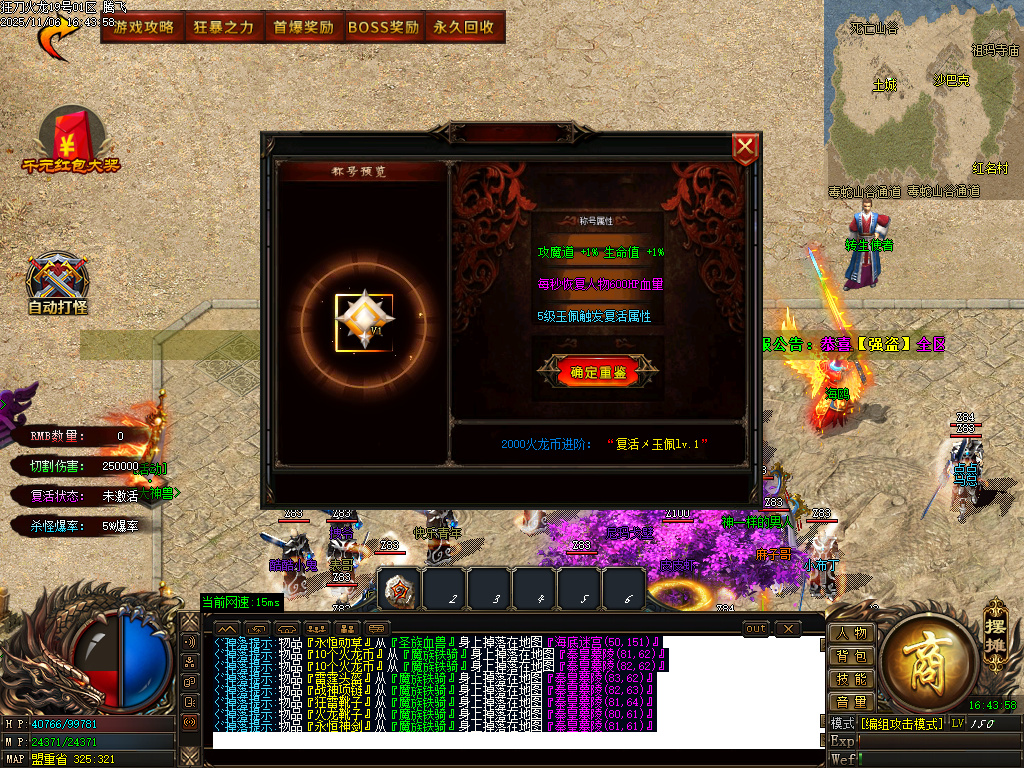Open the 技能 skills panel

[852, 679]
